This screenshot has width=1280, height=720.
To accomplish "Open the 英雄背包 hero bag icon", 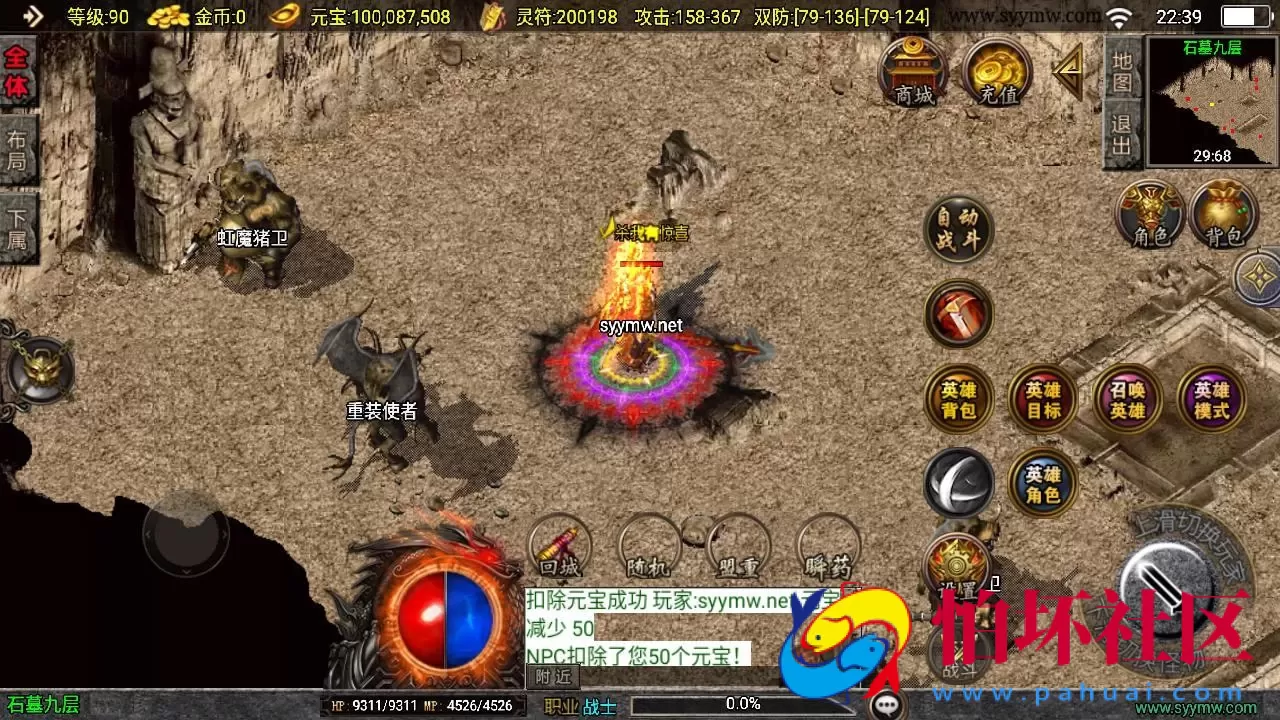I will pos(958,400).
